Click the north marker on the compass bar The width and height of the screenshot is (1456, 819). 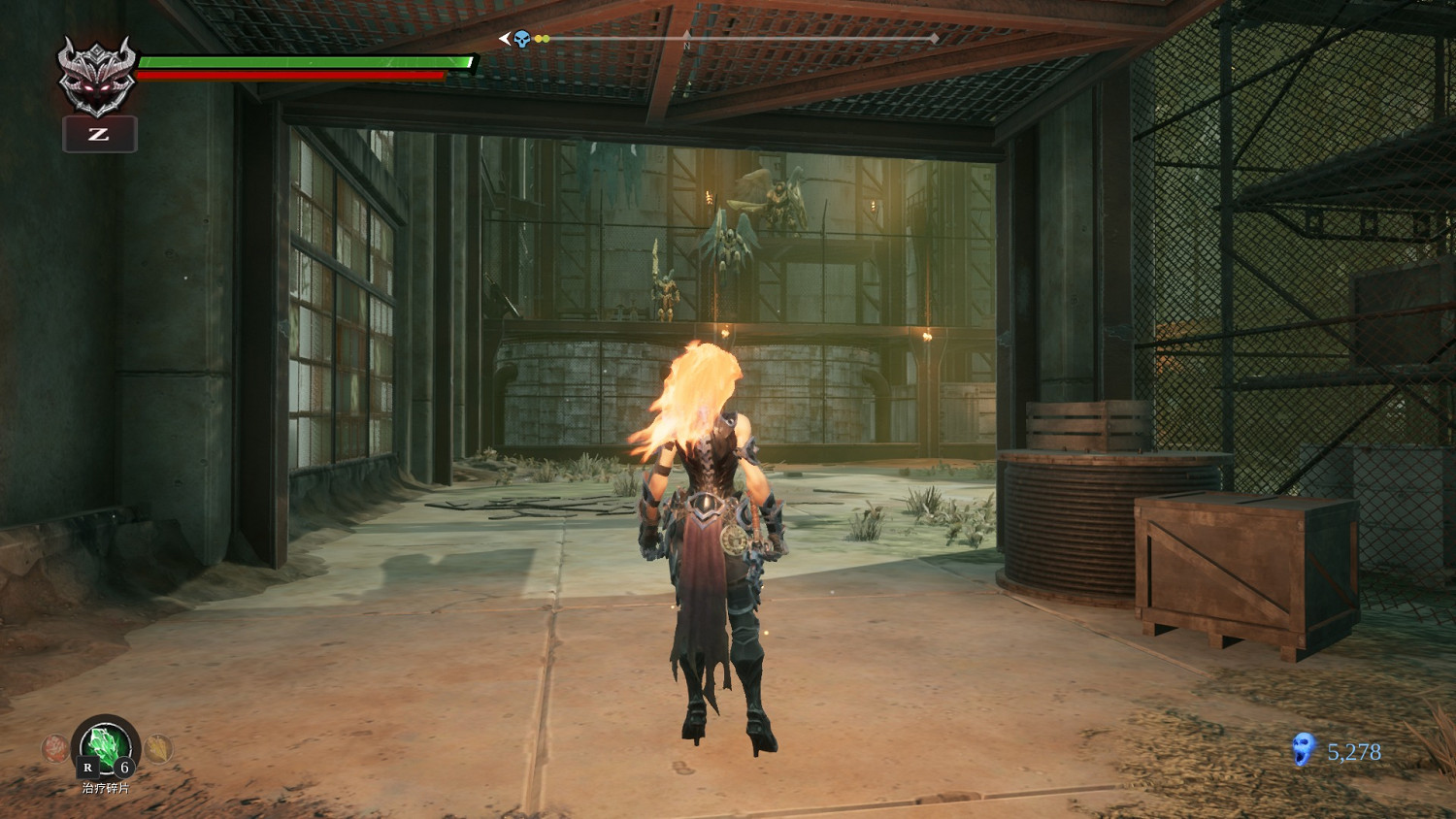point(687,43)
